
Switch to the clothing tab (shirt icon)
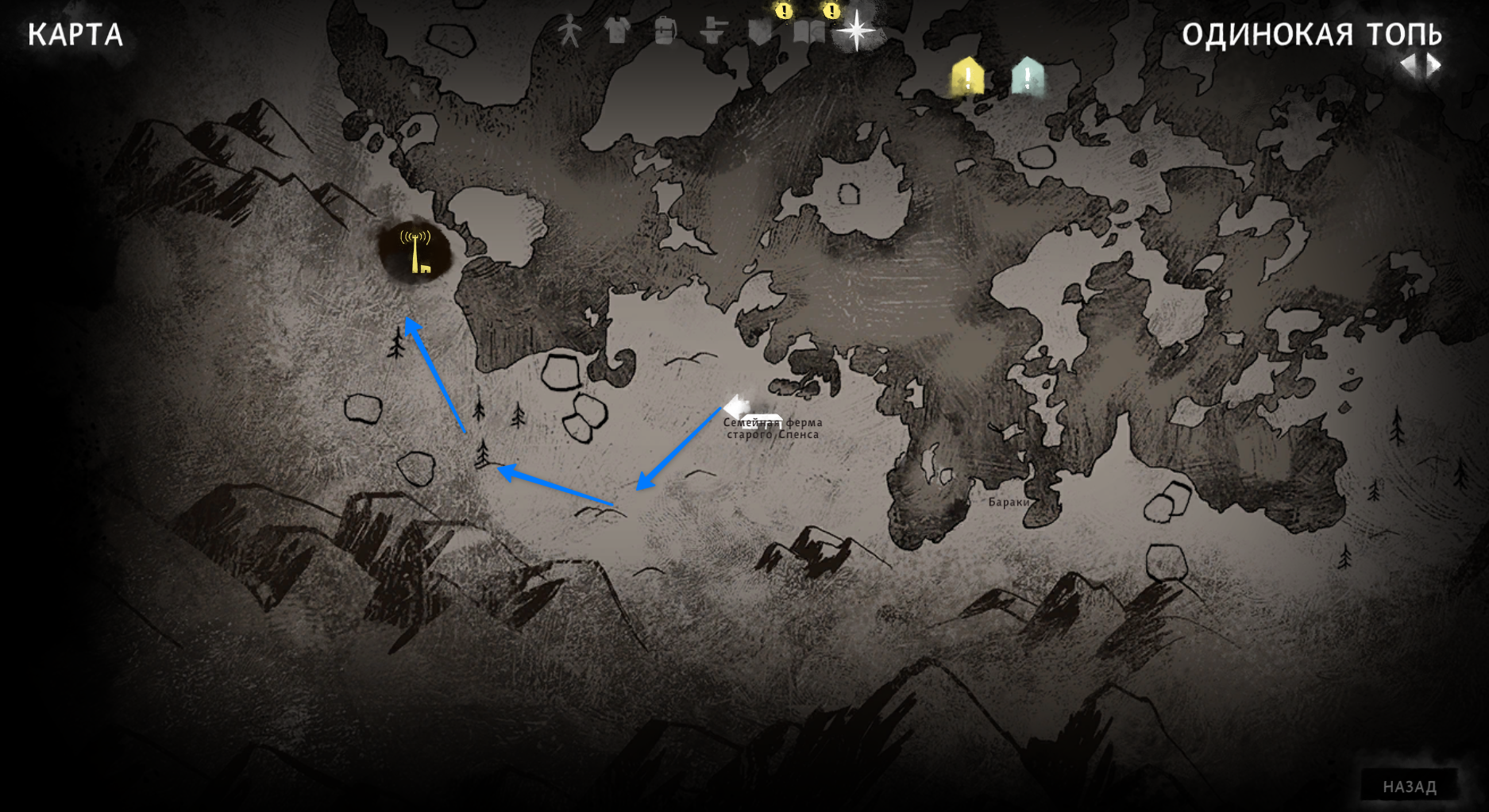[x=616, y=32]
